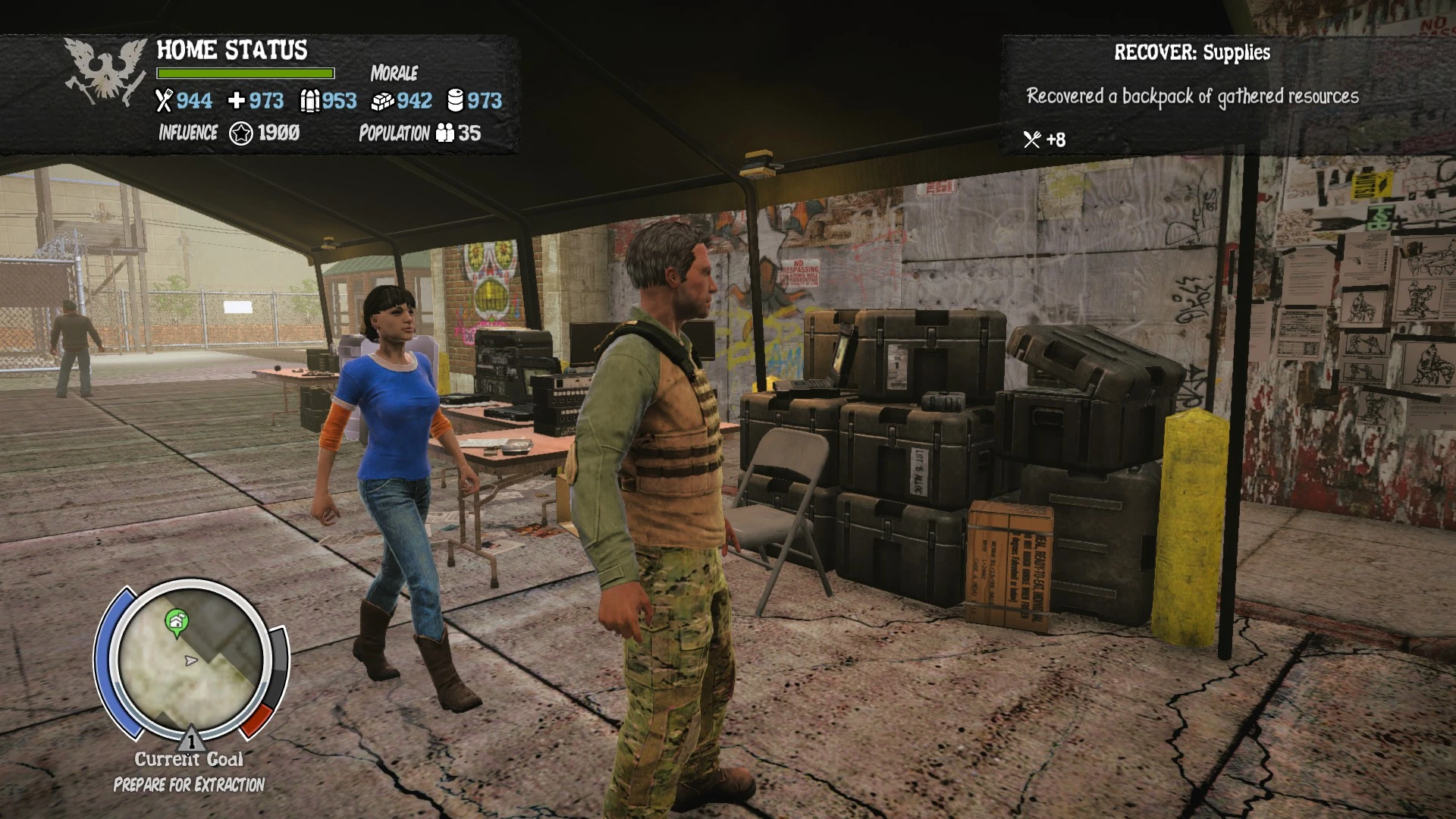
Task: Click the medicine cross icon in Home Status
Action: (237, 100)
